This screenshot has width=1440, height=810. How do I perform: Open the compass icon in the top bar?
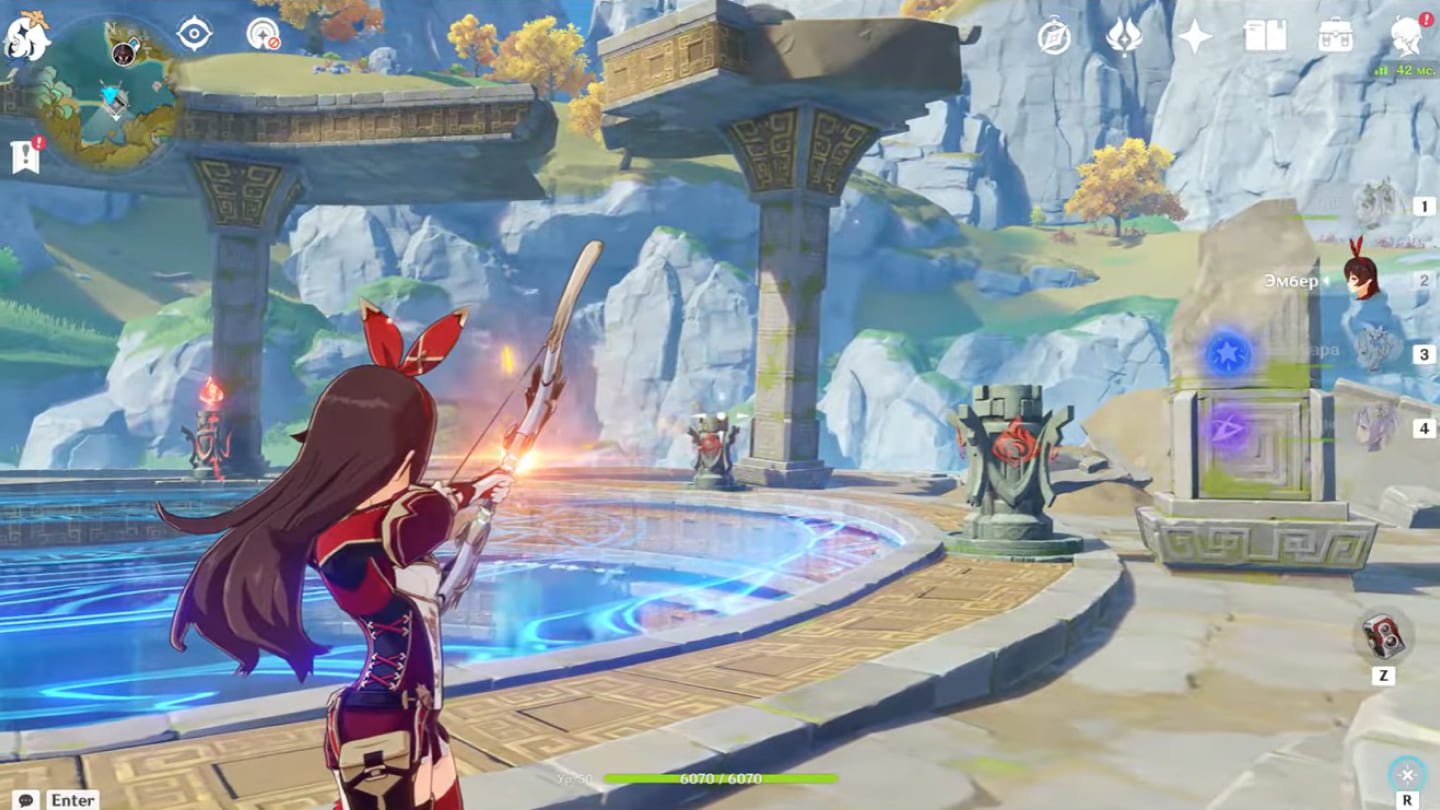pyautogui.click(x=1054, y=37)
